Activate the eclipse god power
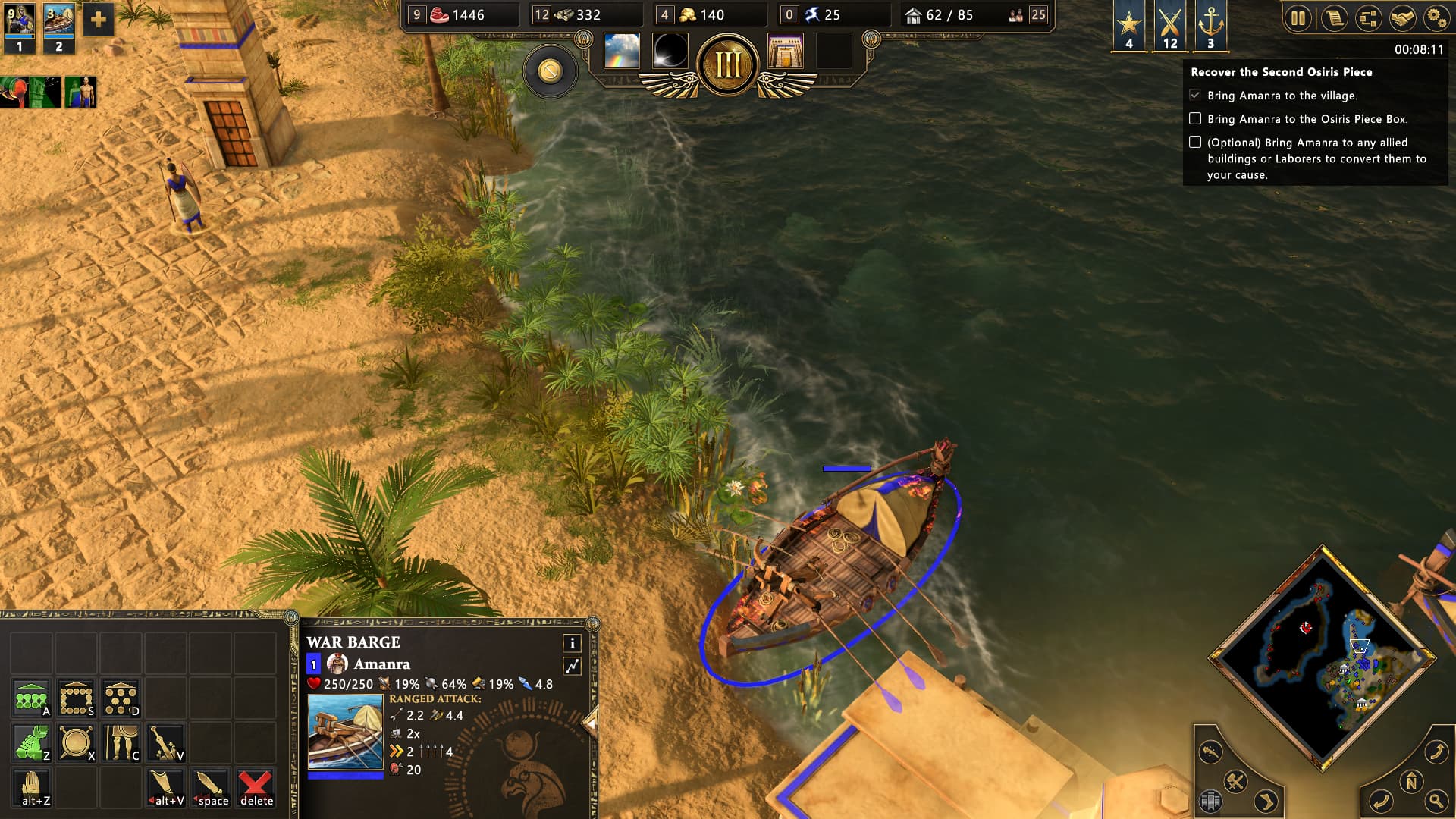The width and height of the screenshot is (1456, 819). tap(670, 51)
